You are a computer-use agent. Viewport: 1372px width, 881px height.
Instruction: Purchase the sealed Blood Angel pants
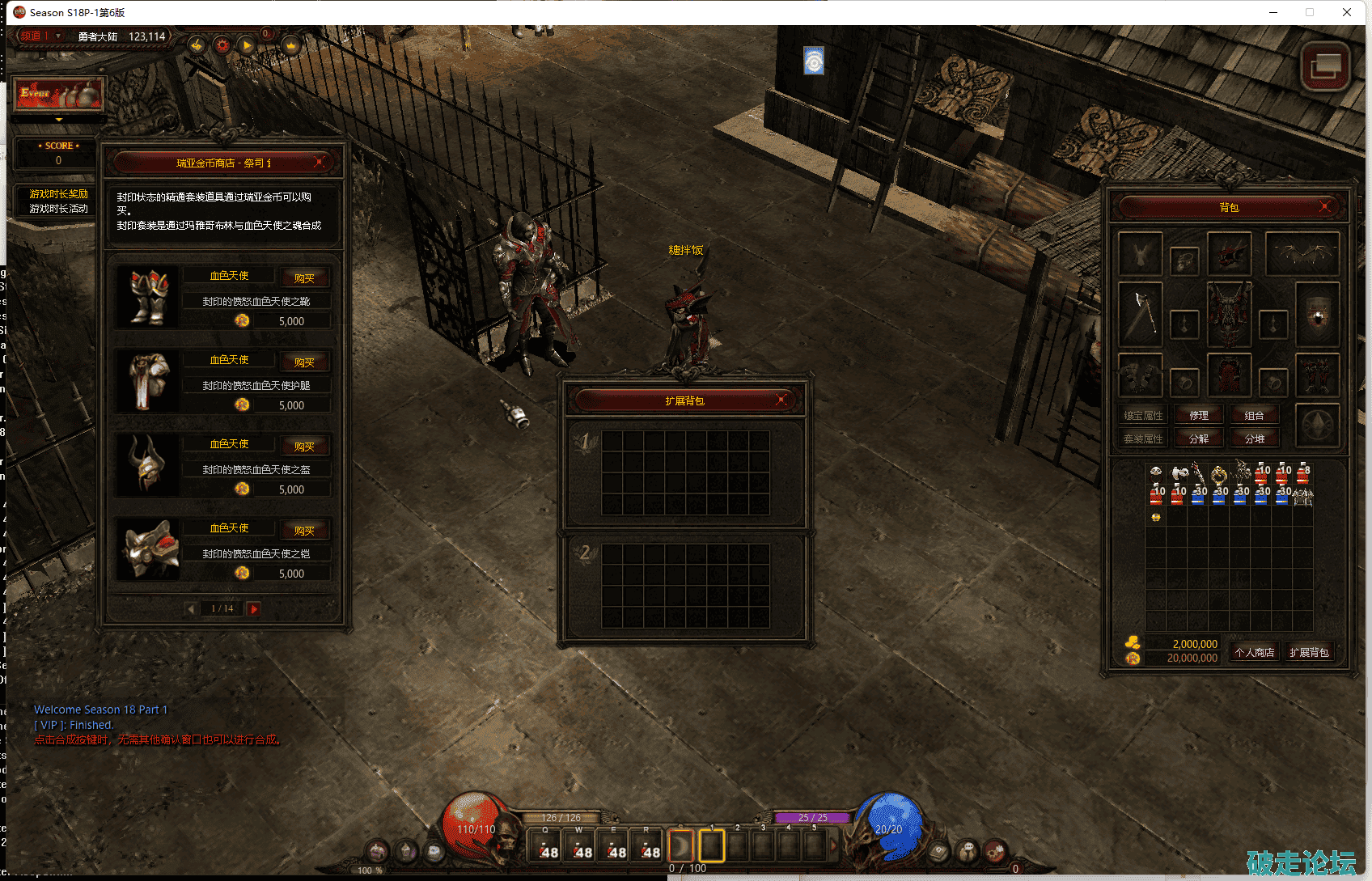tap(304, 362)
